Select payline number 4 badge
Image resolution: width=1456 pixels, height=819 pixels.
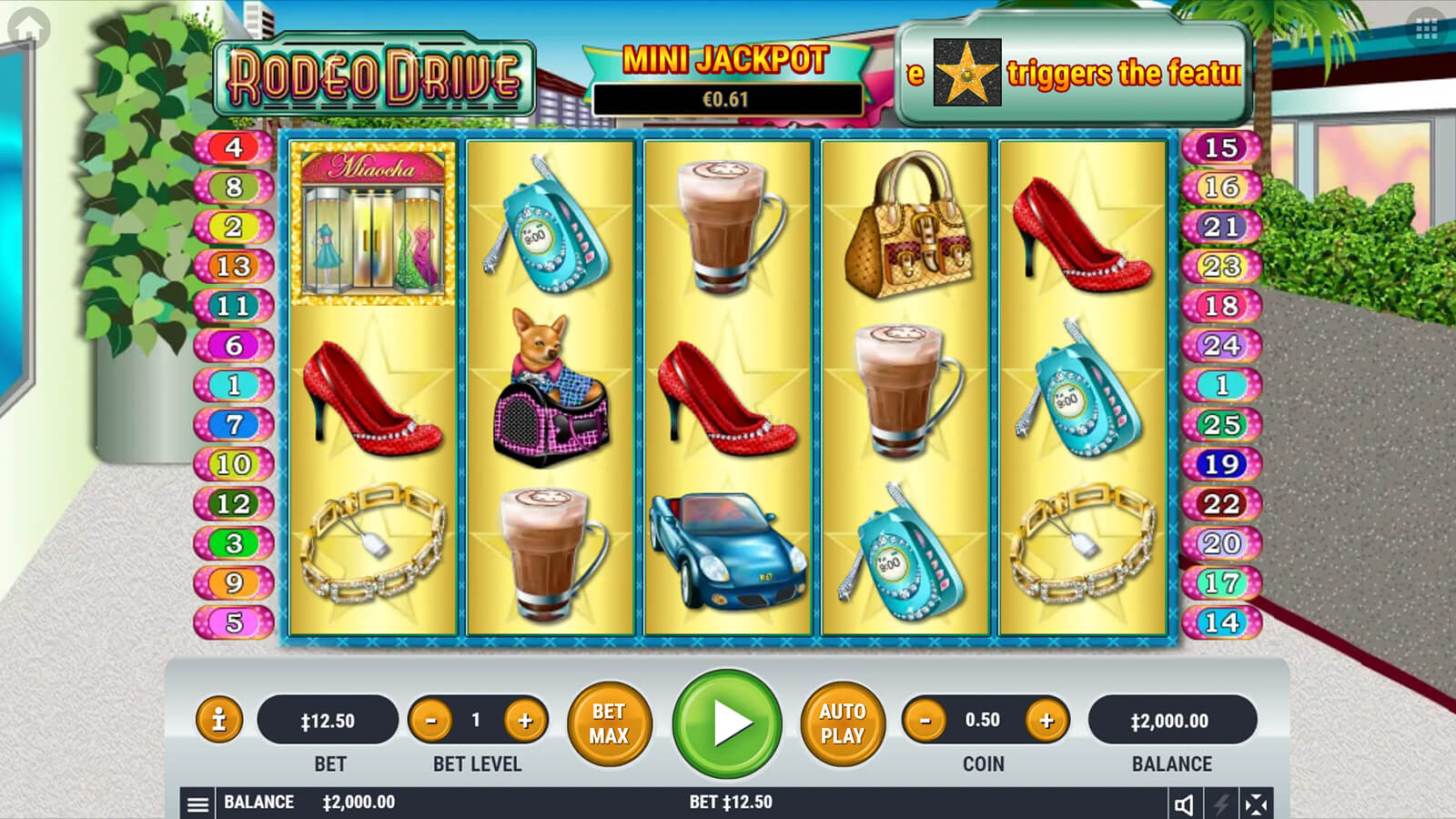(x=234, y=147)
